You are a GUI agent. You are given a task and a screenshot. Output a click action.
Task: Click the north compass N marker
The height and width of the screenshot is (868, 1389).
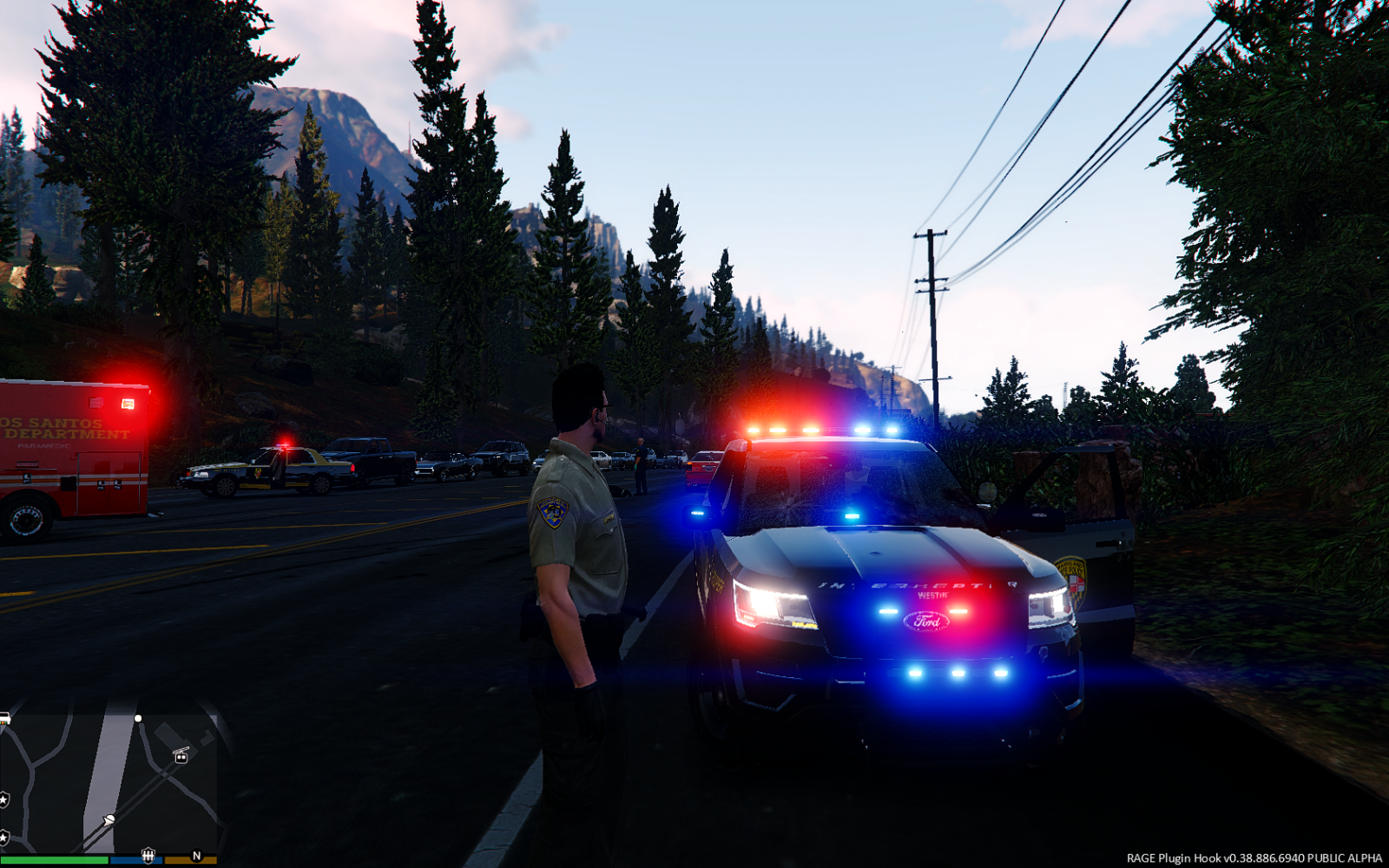tap(196, 856)
